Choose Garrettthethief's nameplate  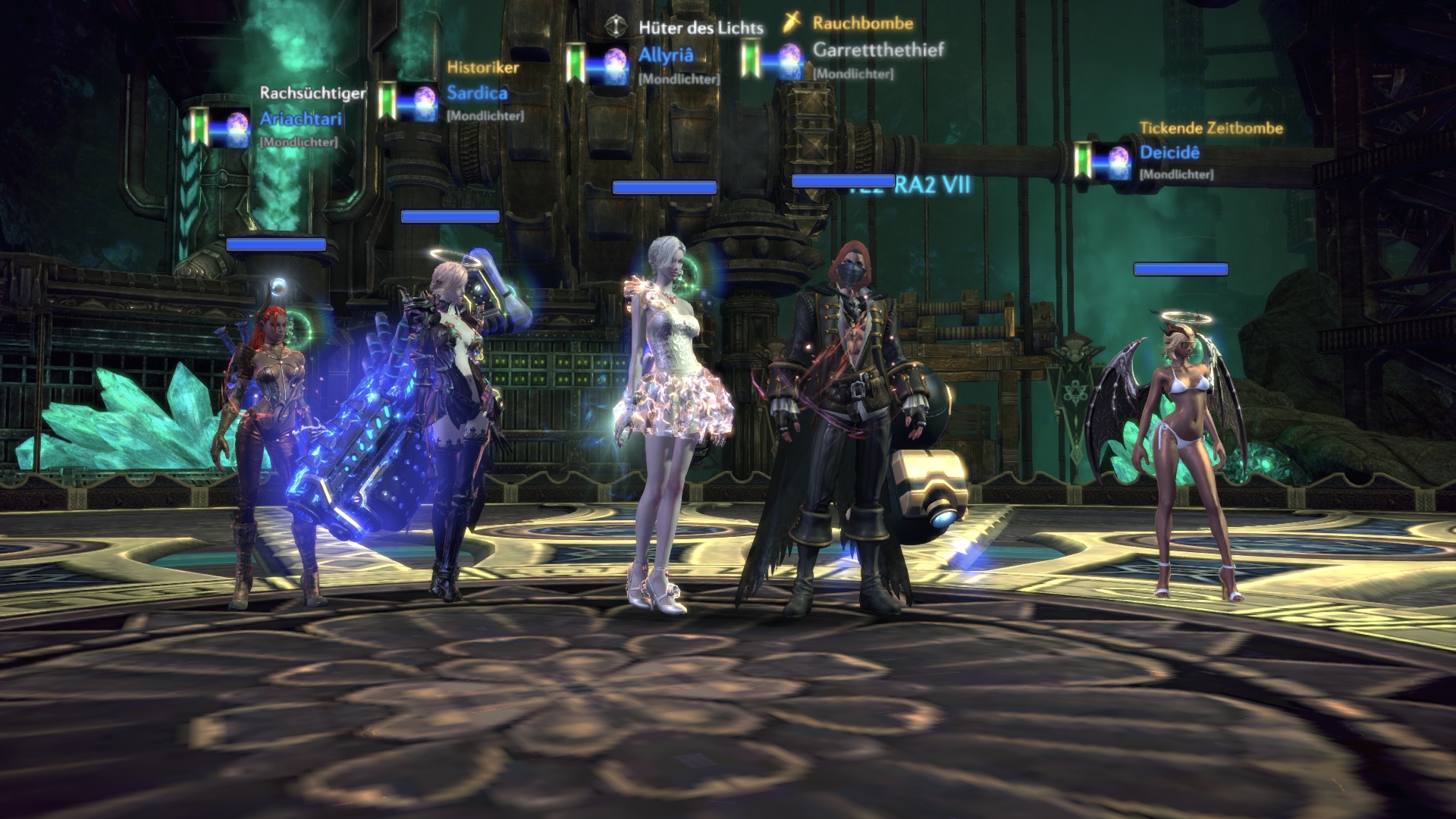878,50
